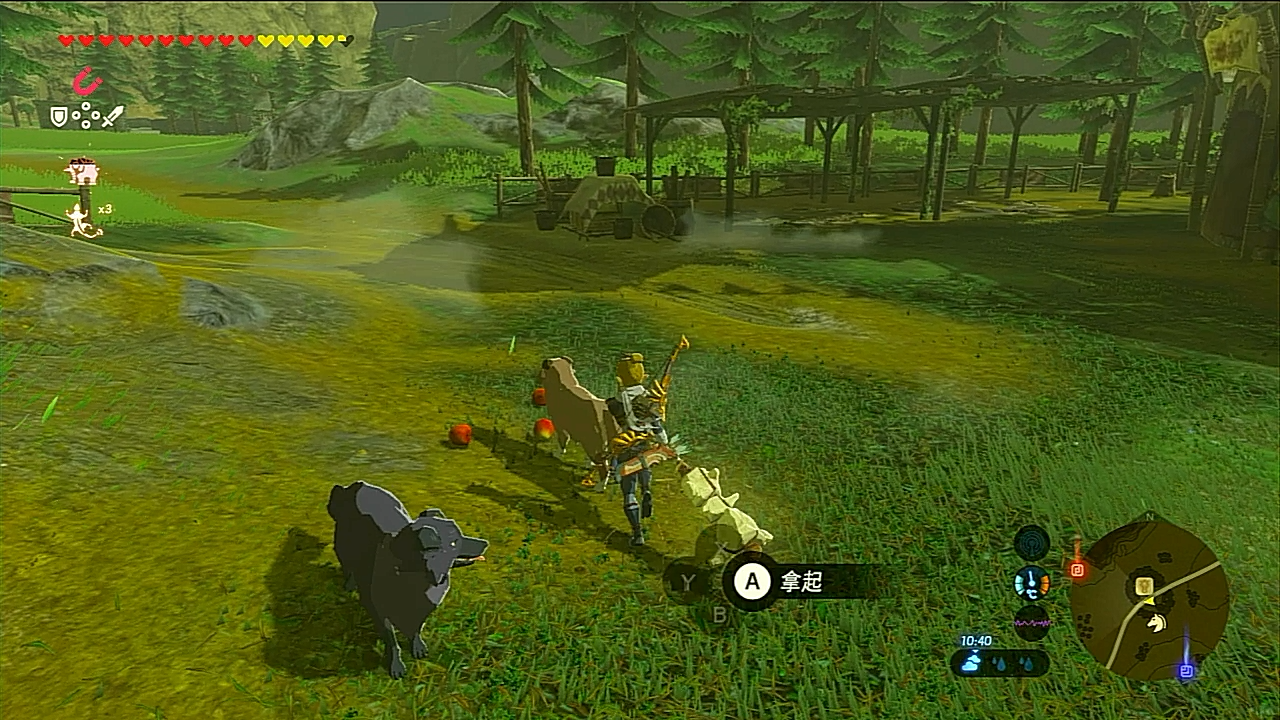Click the shield quick-select icon
Image resolution: width=1280 pixels, height=720 pixels.
(x=58, y=117)
